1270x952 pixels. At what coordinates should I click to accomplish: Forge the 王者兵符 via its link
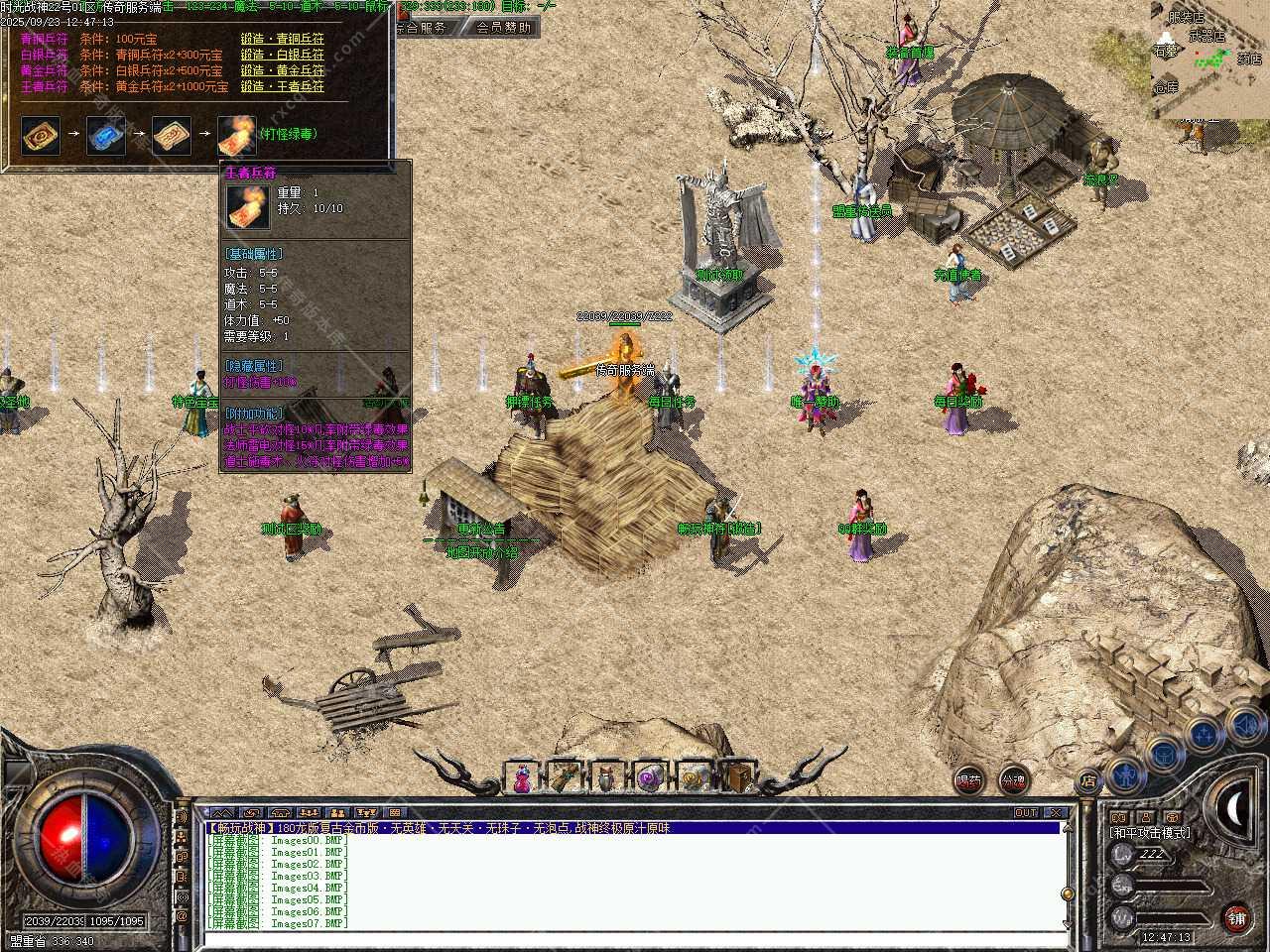point(283,86)
